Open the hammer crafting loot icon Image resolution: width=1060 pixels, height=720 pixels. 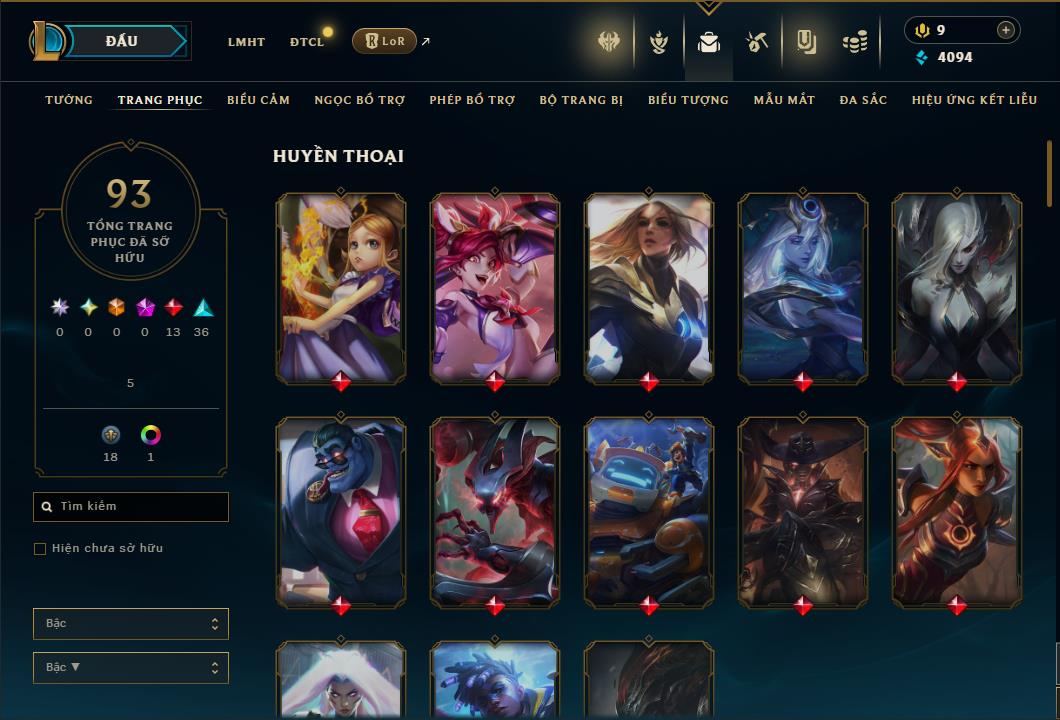pos(757,42)
